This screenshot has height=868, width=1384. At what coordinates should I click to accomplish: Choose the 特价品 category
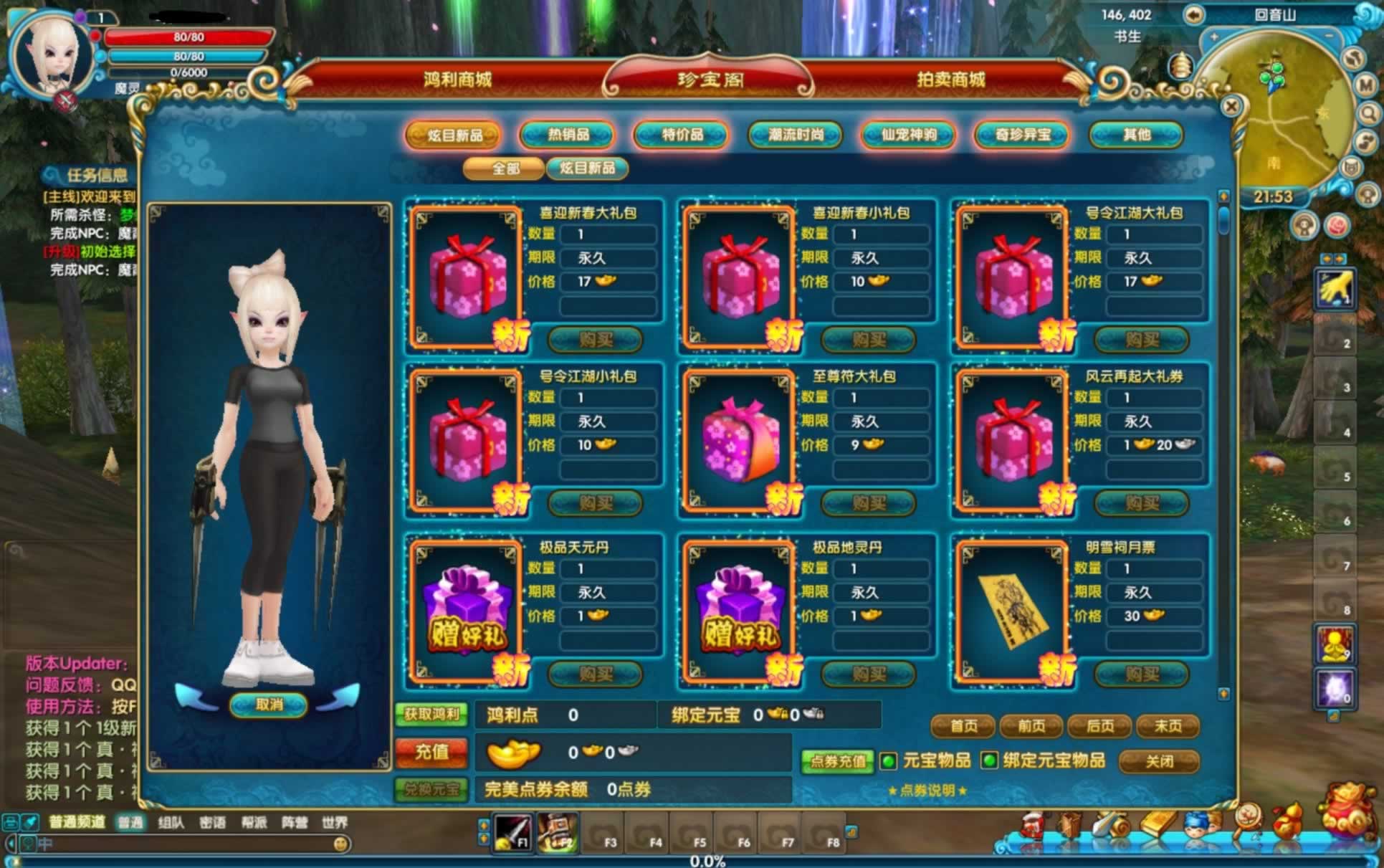click(682, 135)
